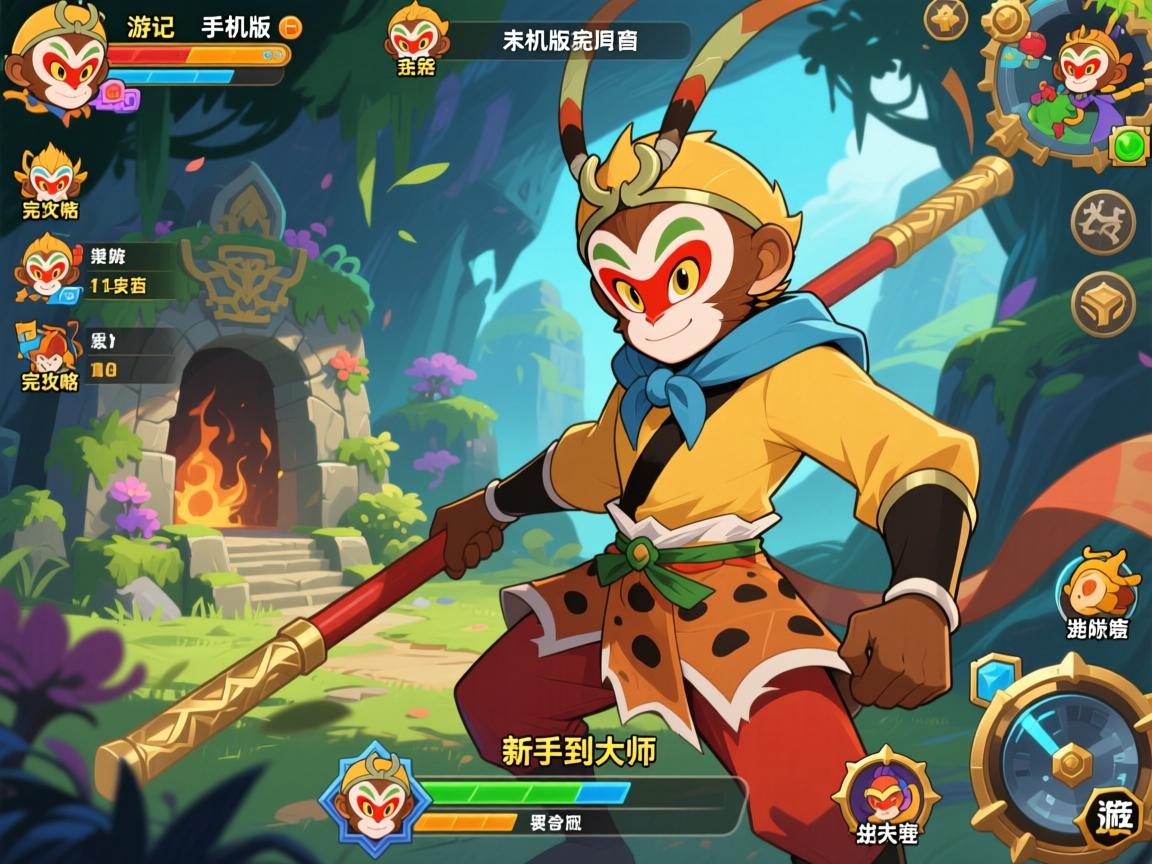Select the blue crystal gem icon
The width and height of the screenshot is (1152, 864).
coord(994,677)
